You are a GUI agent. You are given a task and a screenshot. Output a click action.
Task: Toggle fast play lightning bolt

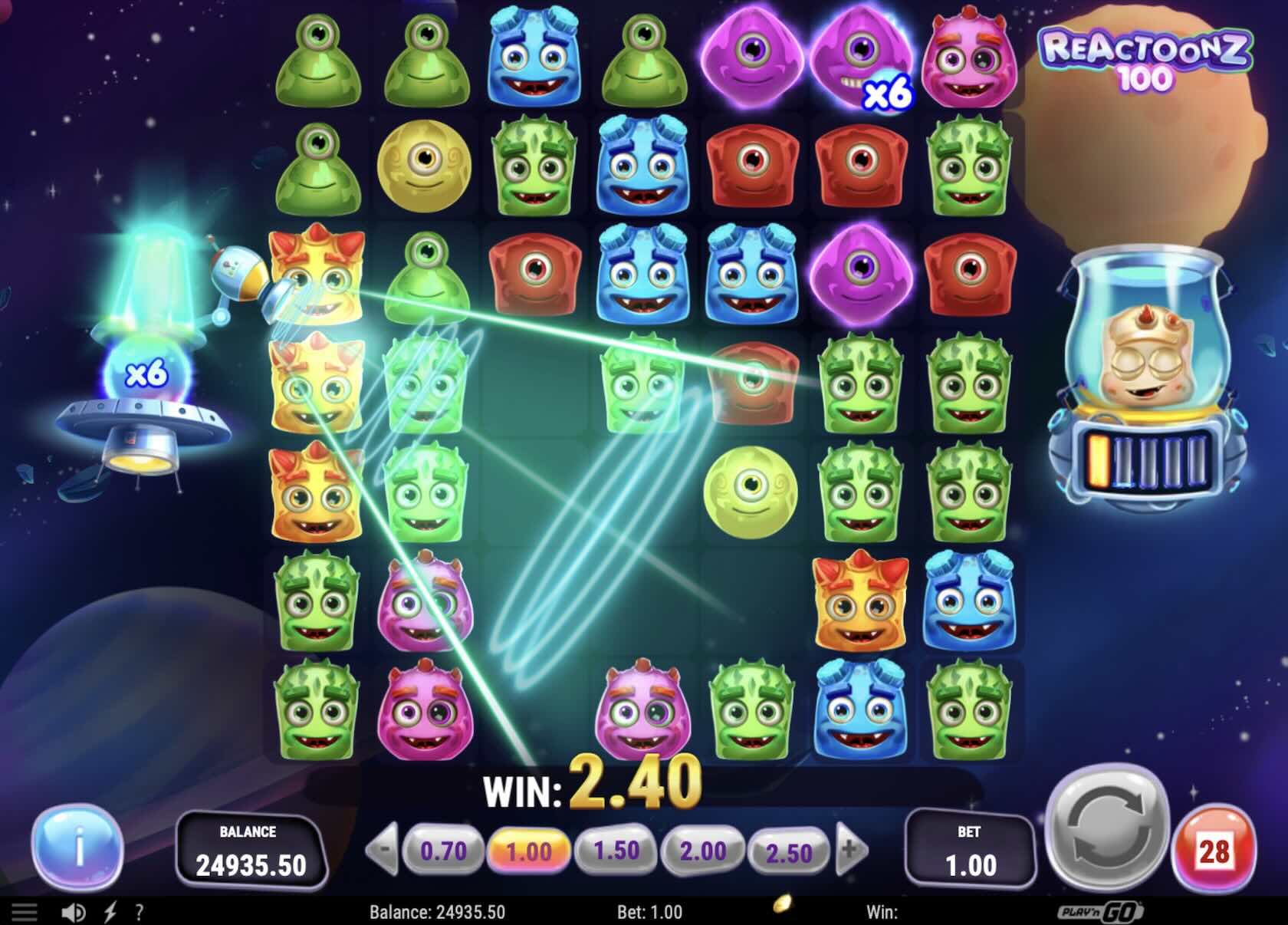point(110,912)
